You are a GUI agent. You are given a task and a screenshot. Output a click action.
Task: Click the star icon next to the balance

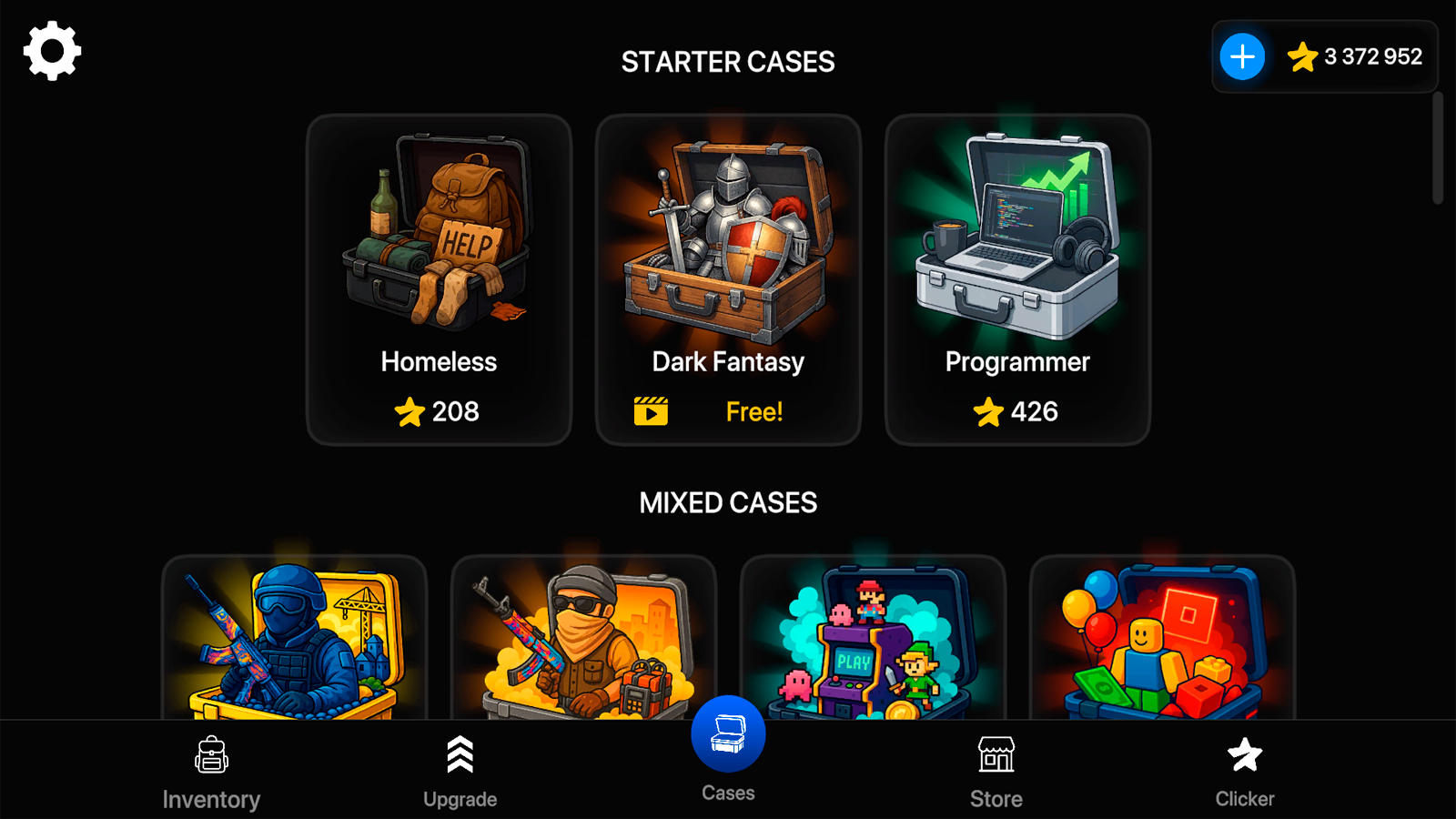coord(1303,56)
